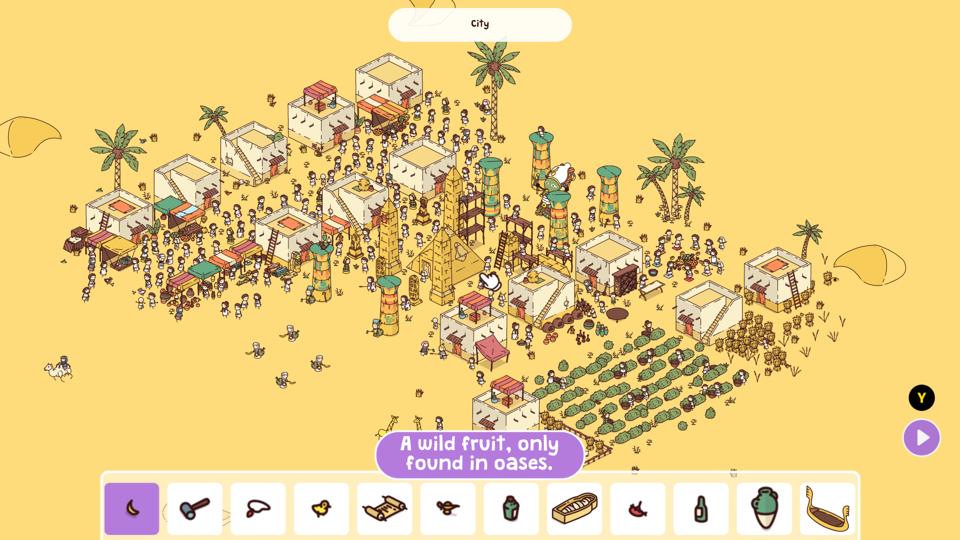Choose the oil lamp target item
The height and width of the screenshot is (540, 960).
point(448,509)
